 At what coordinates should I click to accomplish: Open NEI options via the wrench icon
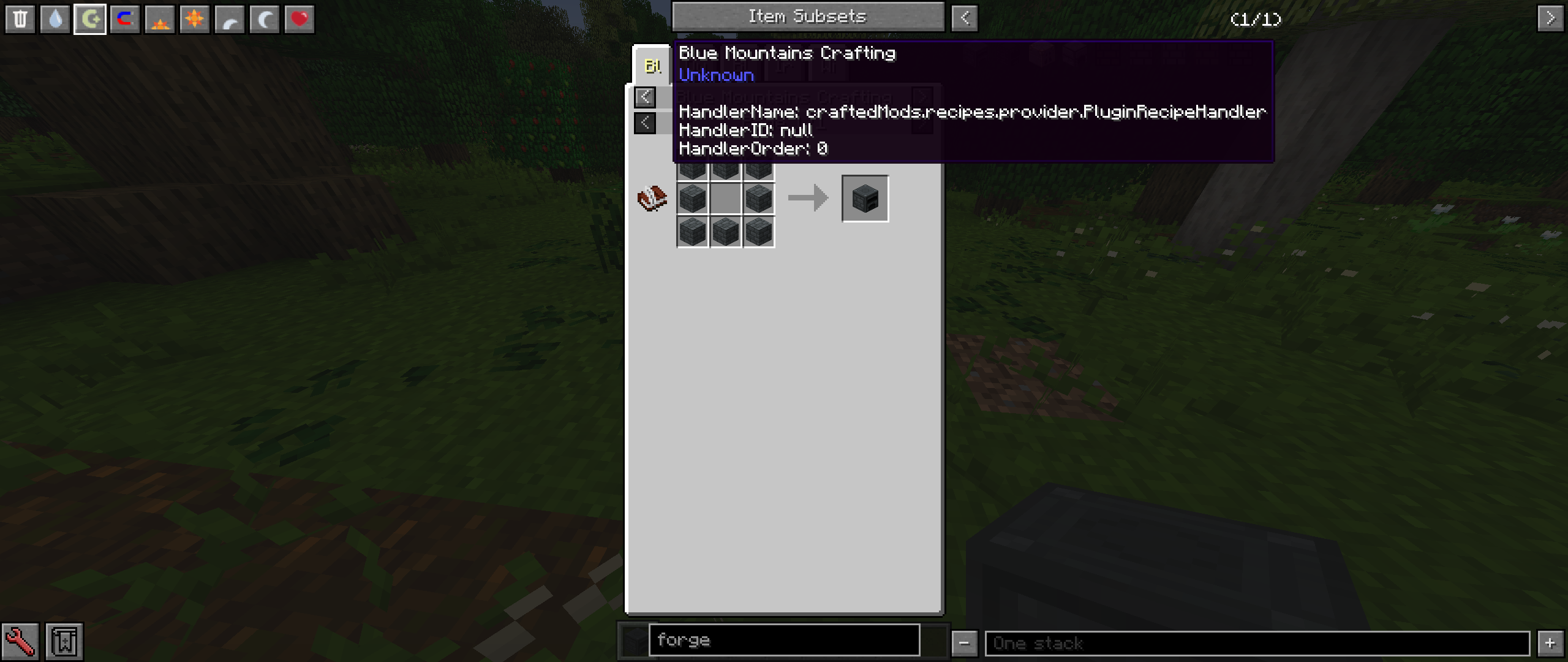[x=20, y=640]
